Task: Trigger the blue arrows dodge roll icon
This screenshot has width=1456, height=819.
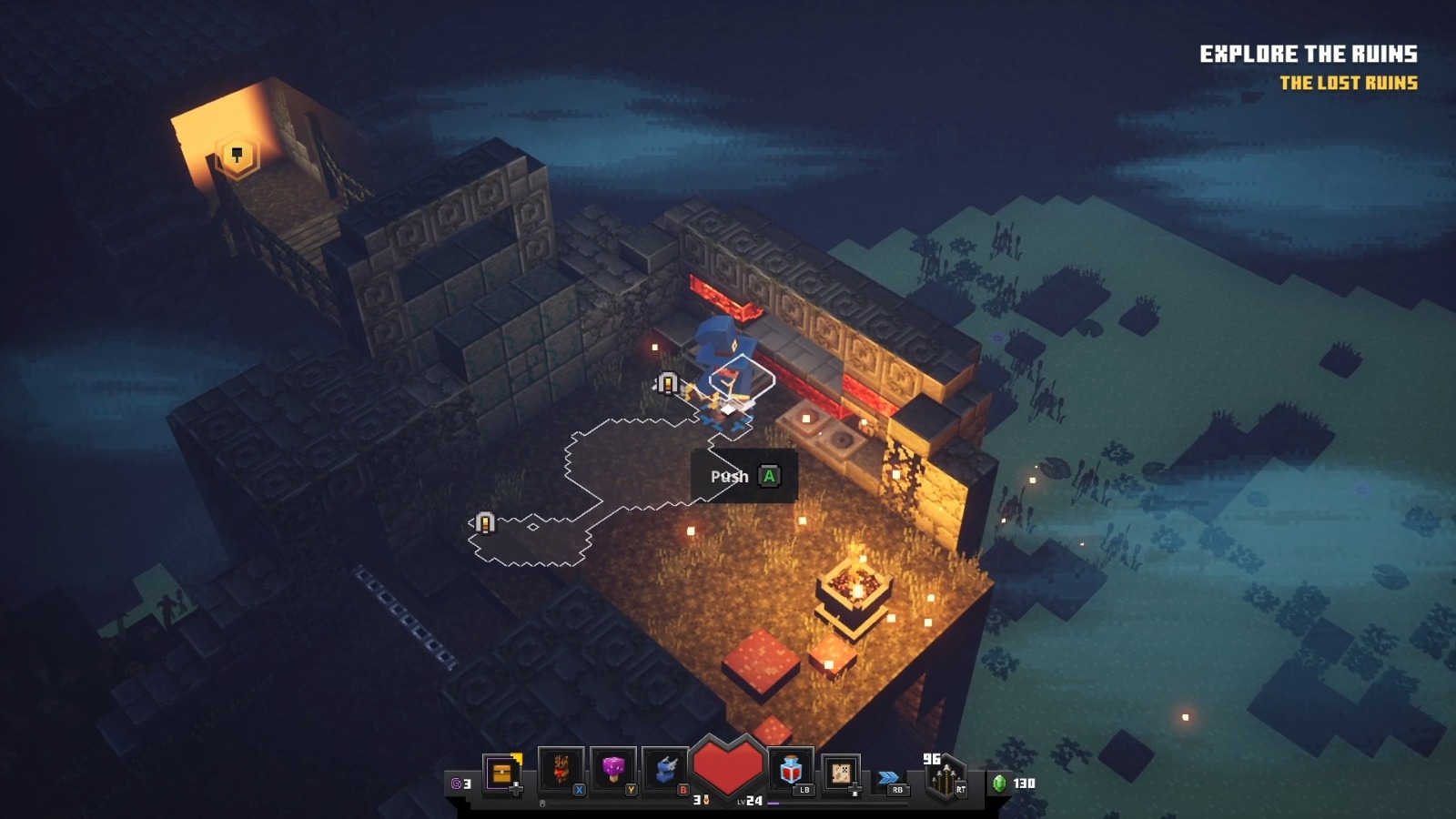Action: coord(889,778)
